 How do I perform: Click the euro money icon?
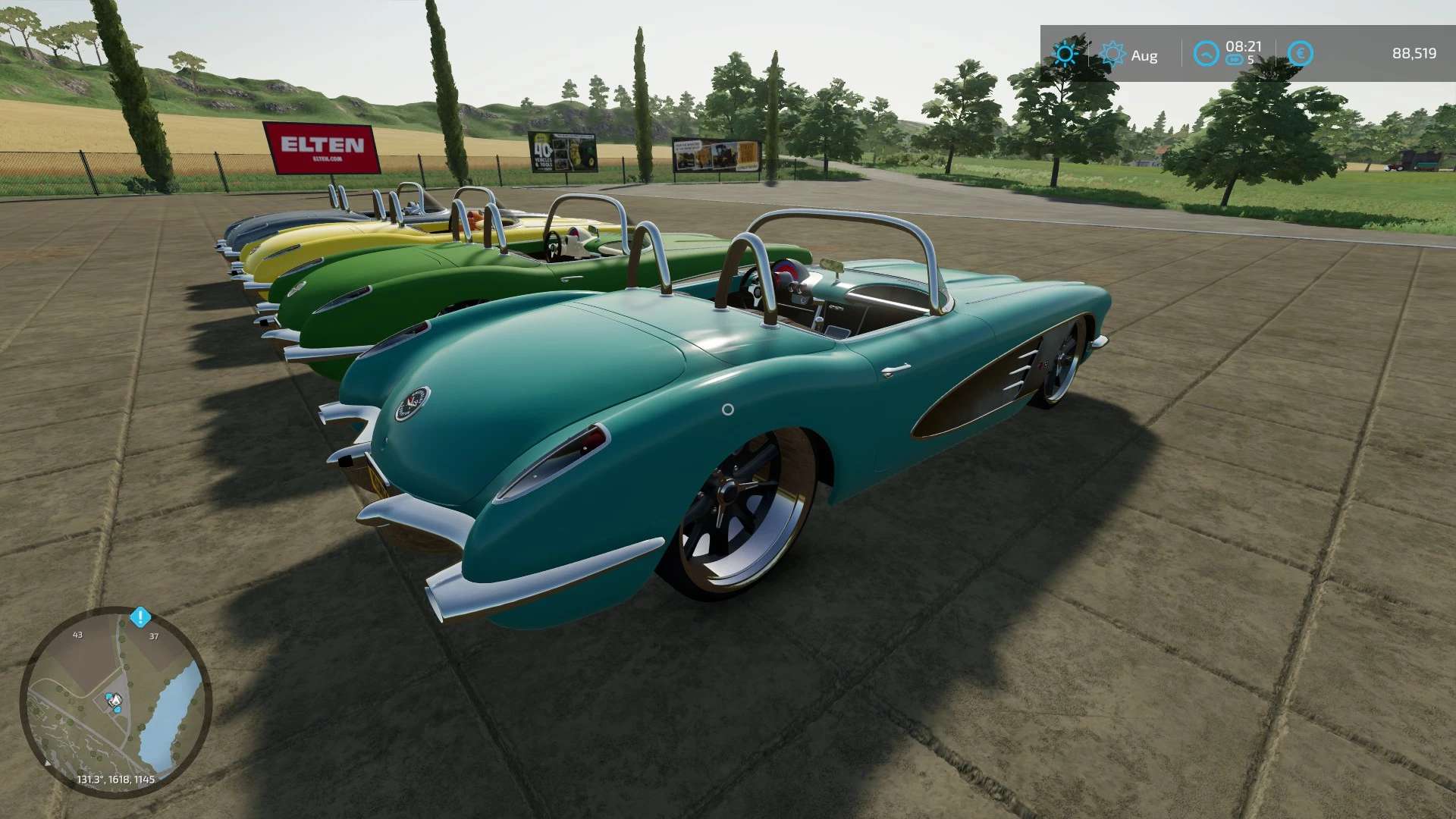pyautogui.click(x=1300, y=54)
